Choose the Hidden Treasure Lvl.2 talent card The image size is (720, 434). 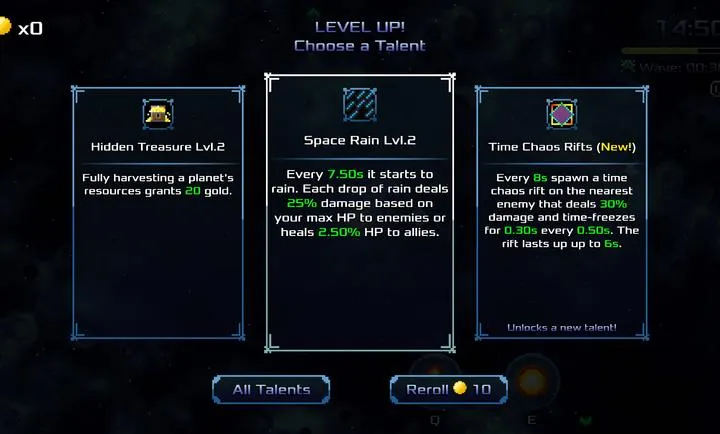point(158,213)
